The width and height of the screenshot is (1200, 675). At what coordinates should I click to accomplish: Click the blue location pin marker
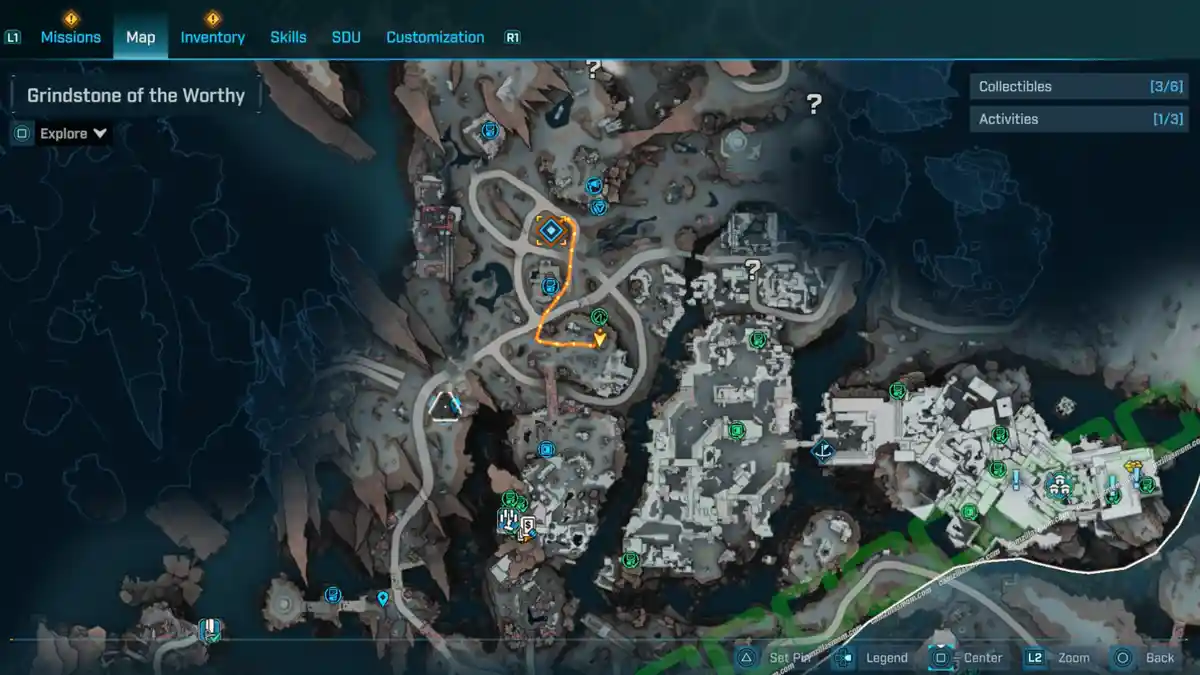pyautogui.click(x=382, y=599)
